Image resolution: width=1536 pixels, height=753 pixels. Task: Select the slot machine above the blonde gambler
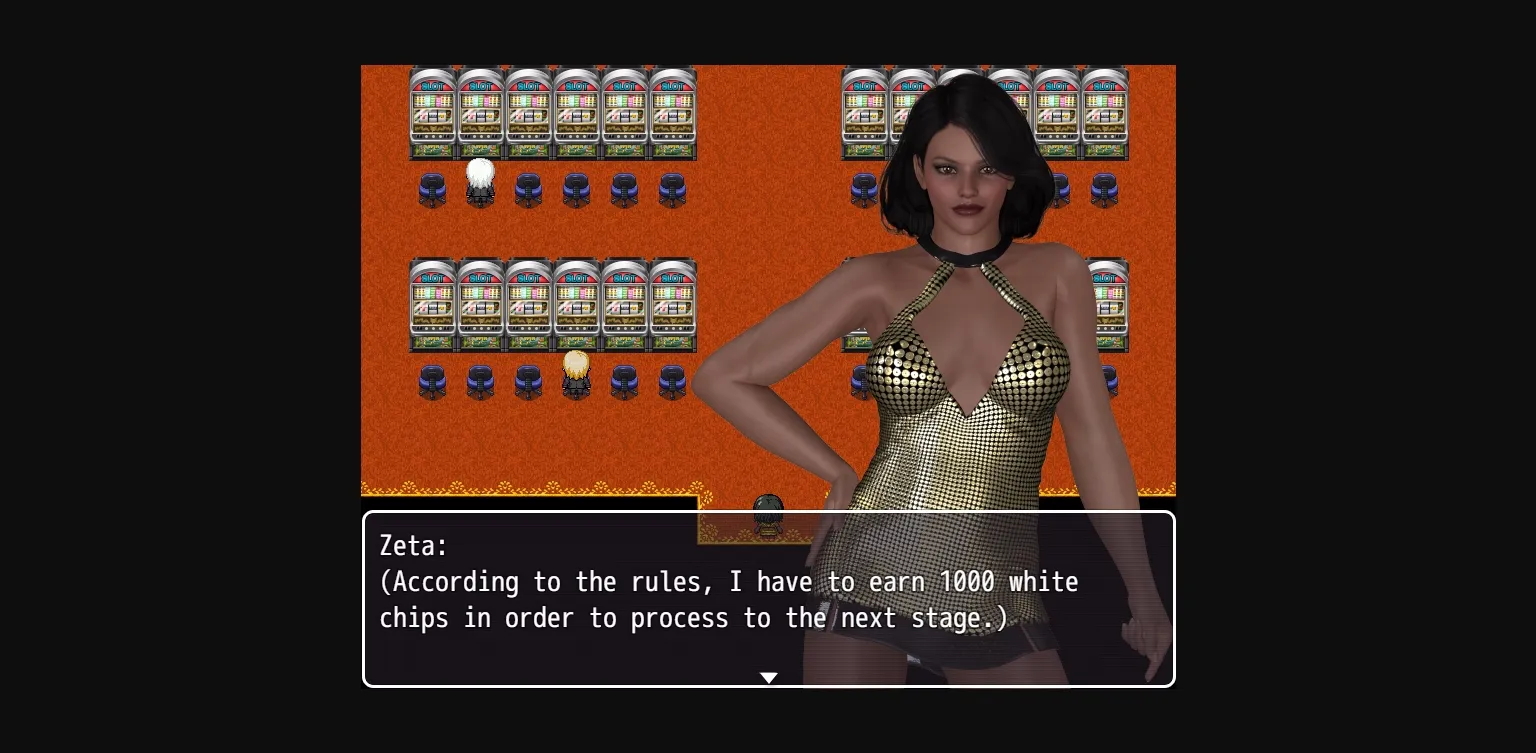pos(576,305)
